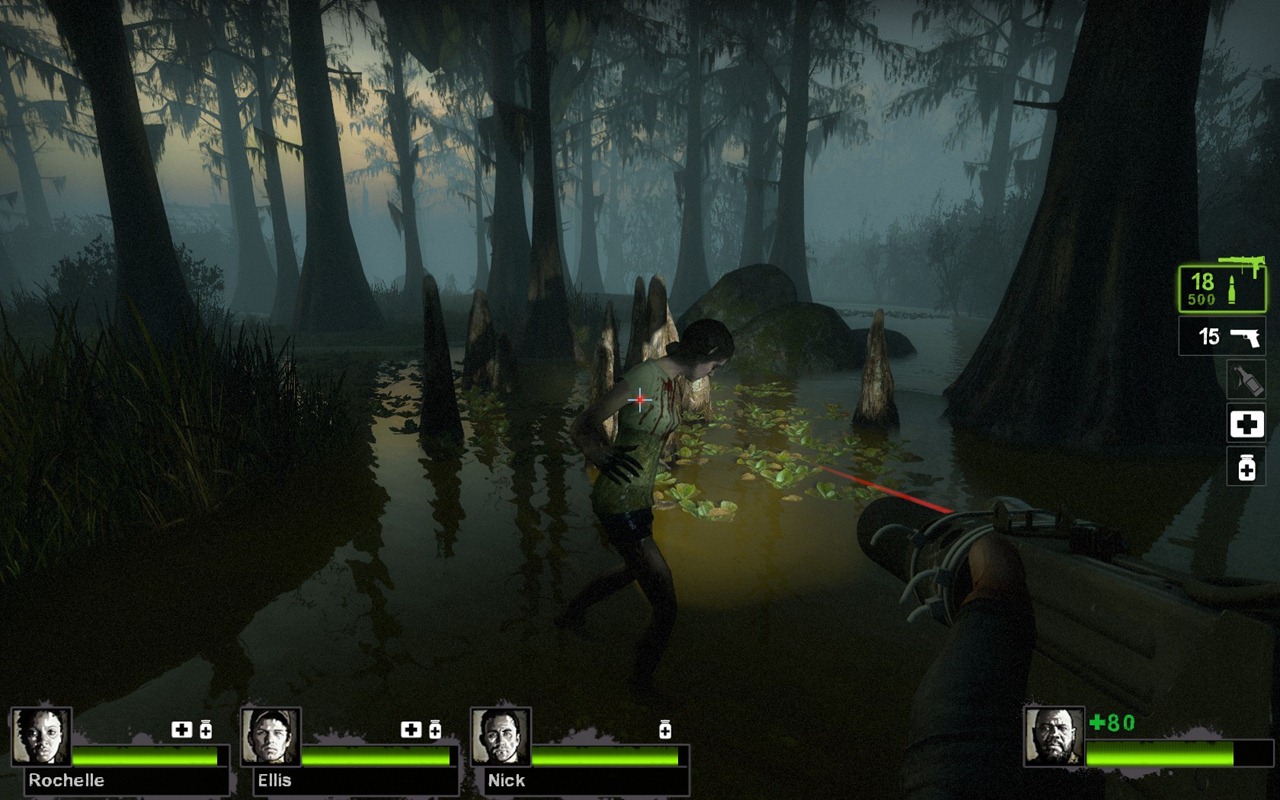1280x800 pixels.
Task: Click Rochelle's teammate portrait
Action: coord(41,737)
